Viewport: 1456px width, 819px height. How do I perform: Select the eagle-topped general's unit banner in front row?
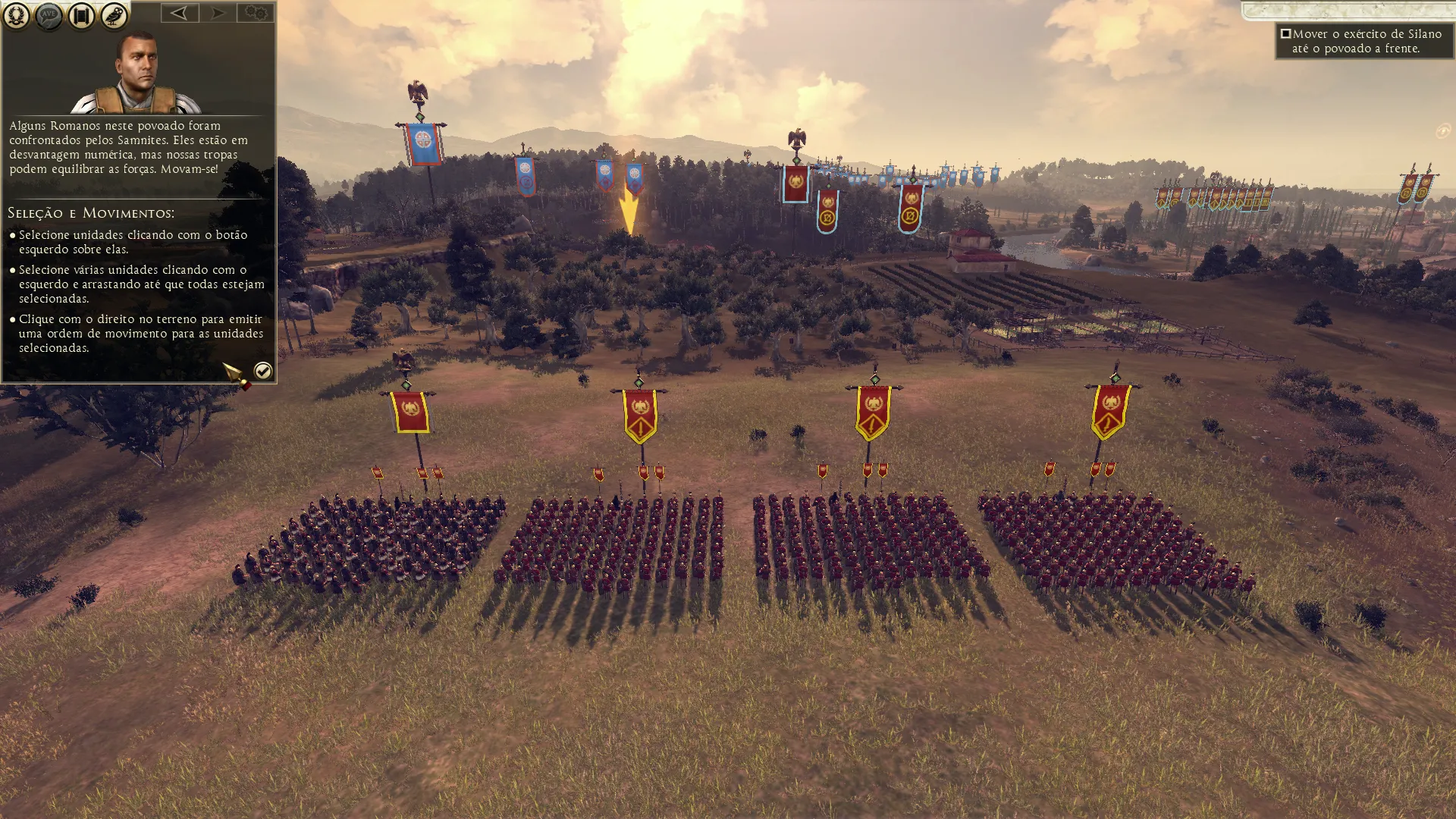pyautogui.click(x=409, y=412)
